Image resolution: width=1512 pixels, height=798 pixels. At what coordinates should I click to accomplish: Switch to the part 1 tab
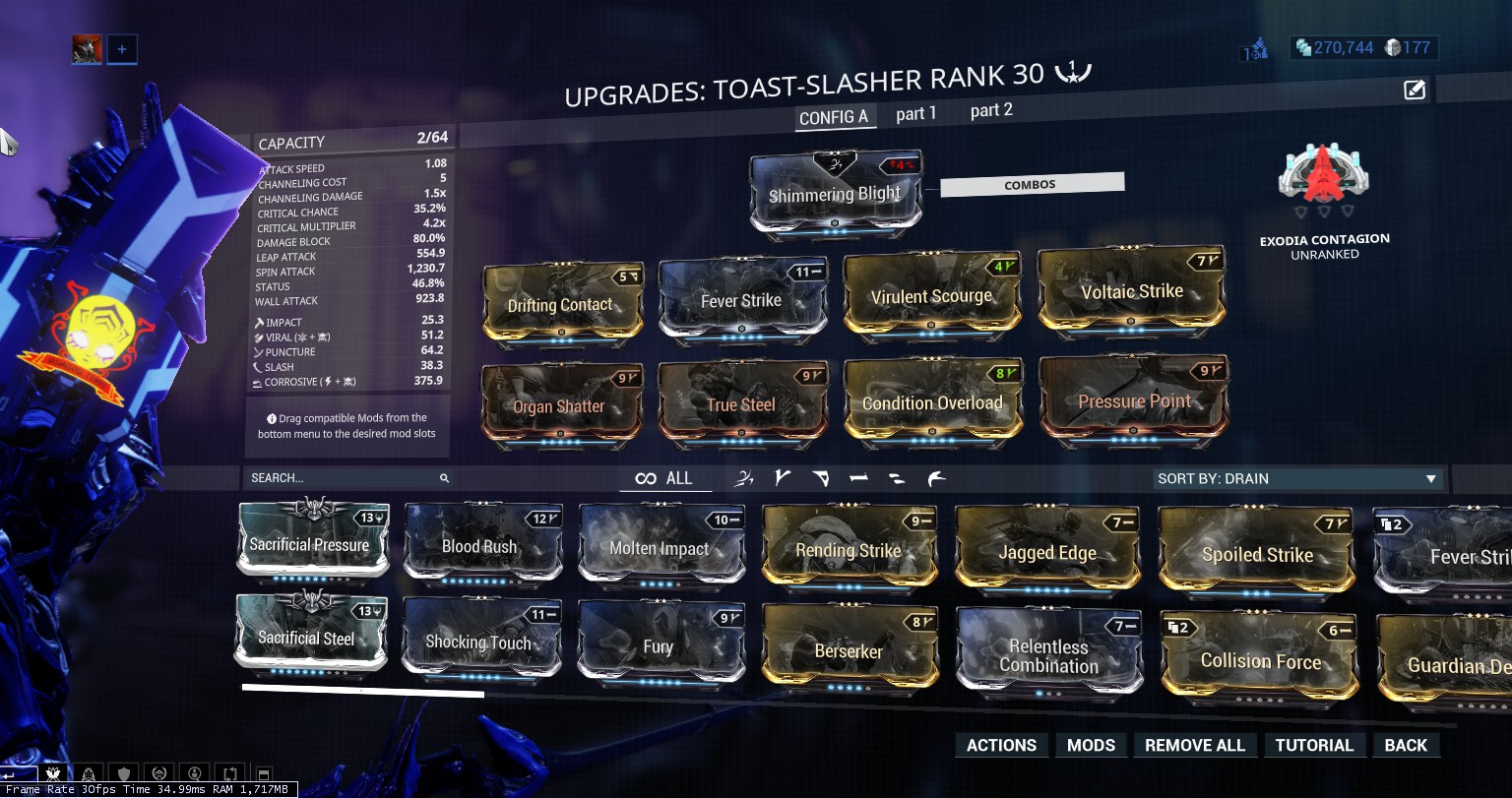[915, 113]
